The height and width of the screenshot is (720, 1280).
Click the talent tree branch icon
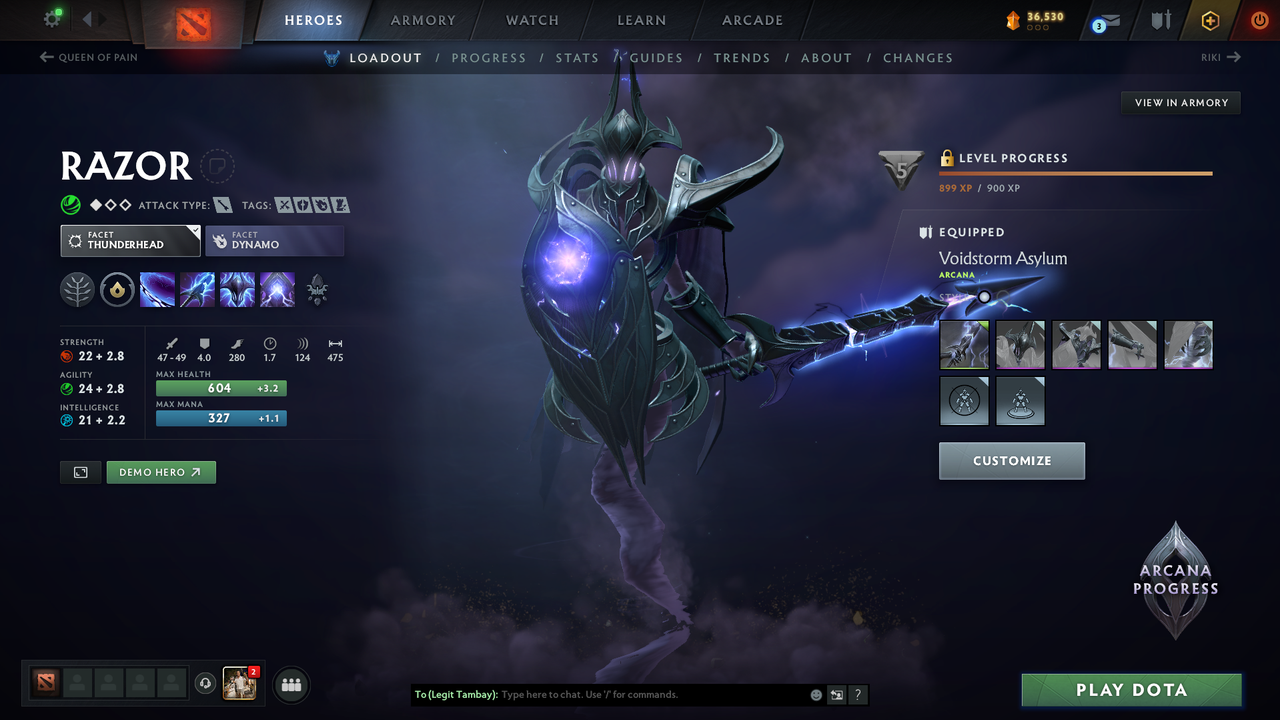pyautogui.click(x=78, y=290)
